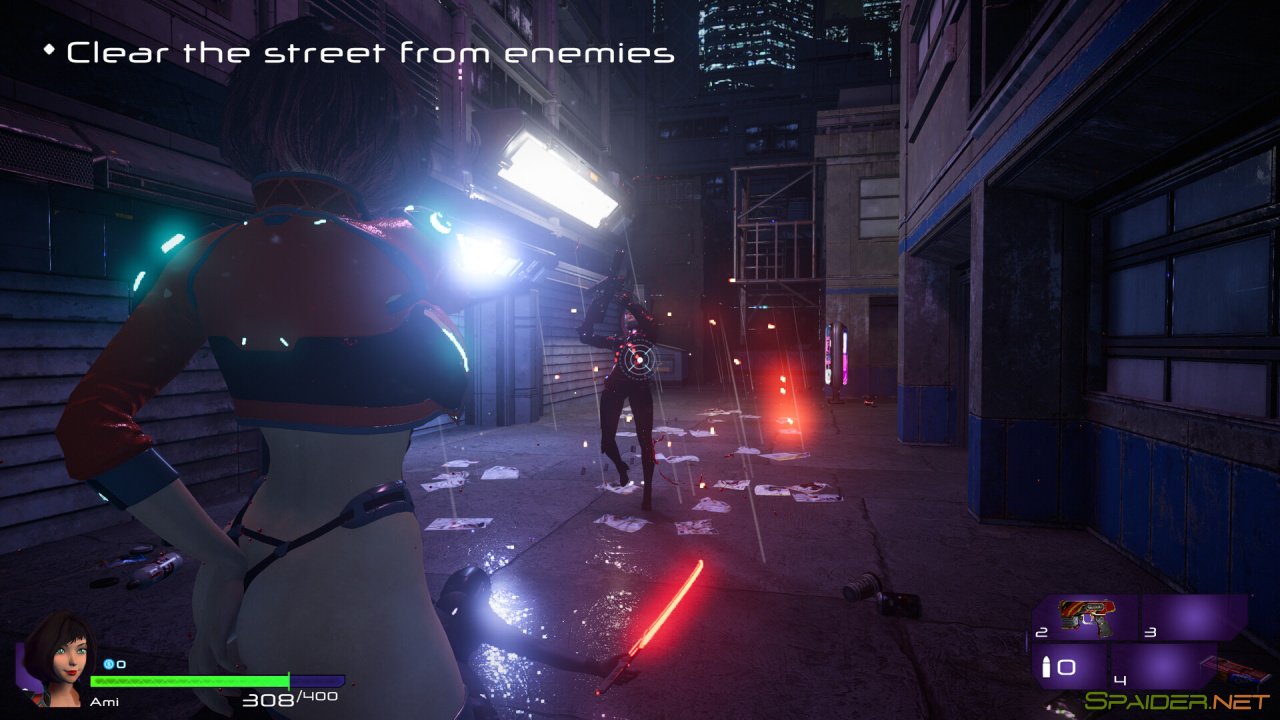Viewport: 1280px width, 720px height.
Task: Click the number 3 on the weapon panel
Action: point(1152,631)
